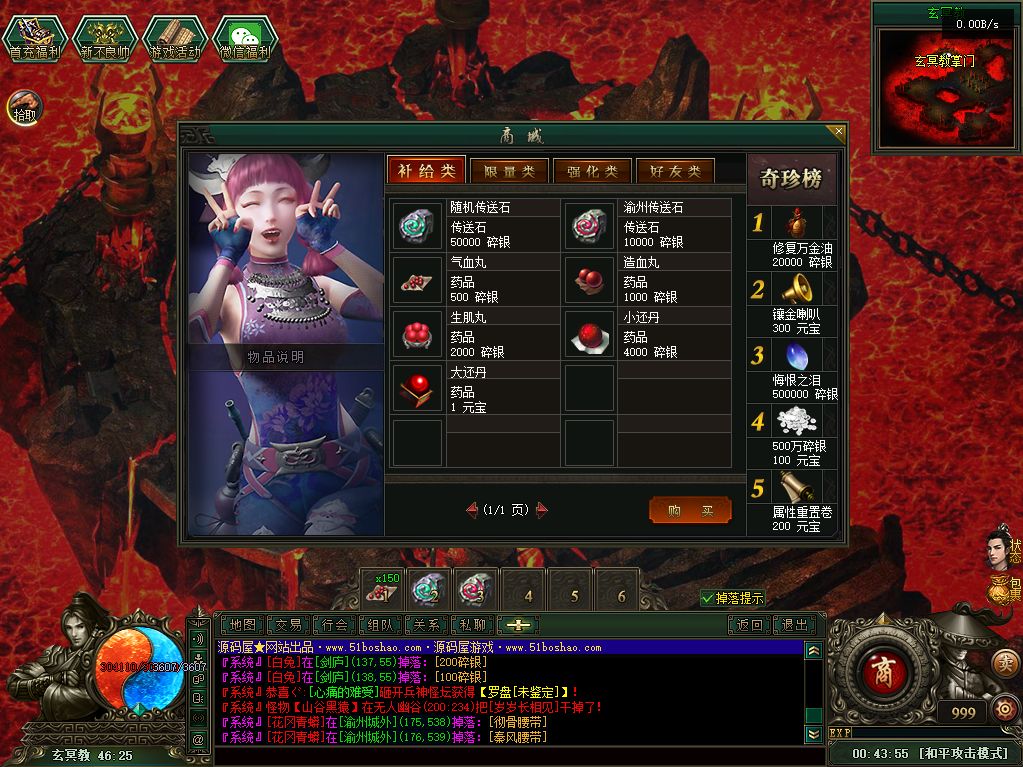
Task: Select 镶金喇叭 in the 奇珍榜 list
Action: [x=795, y=290]
